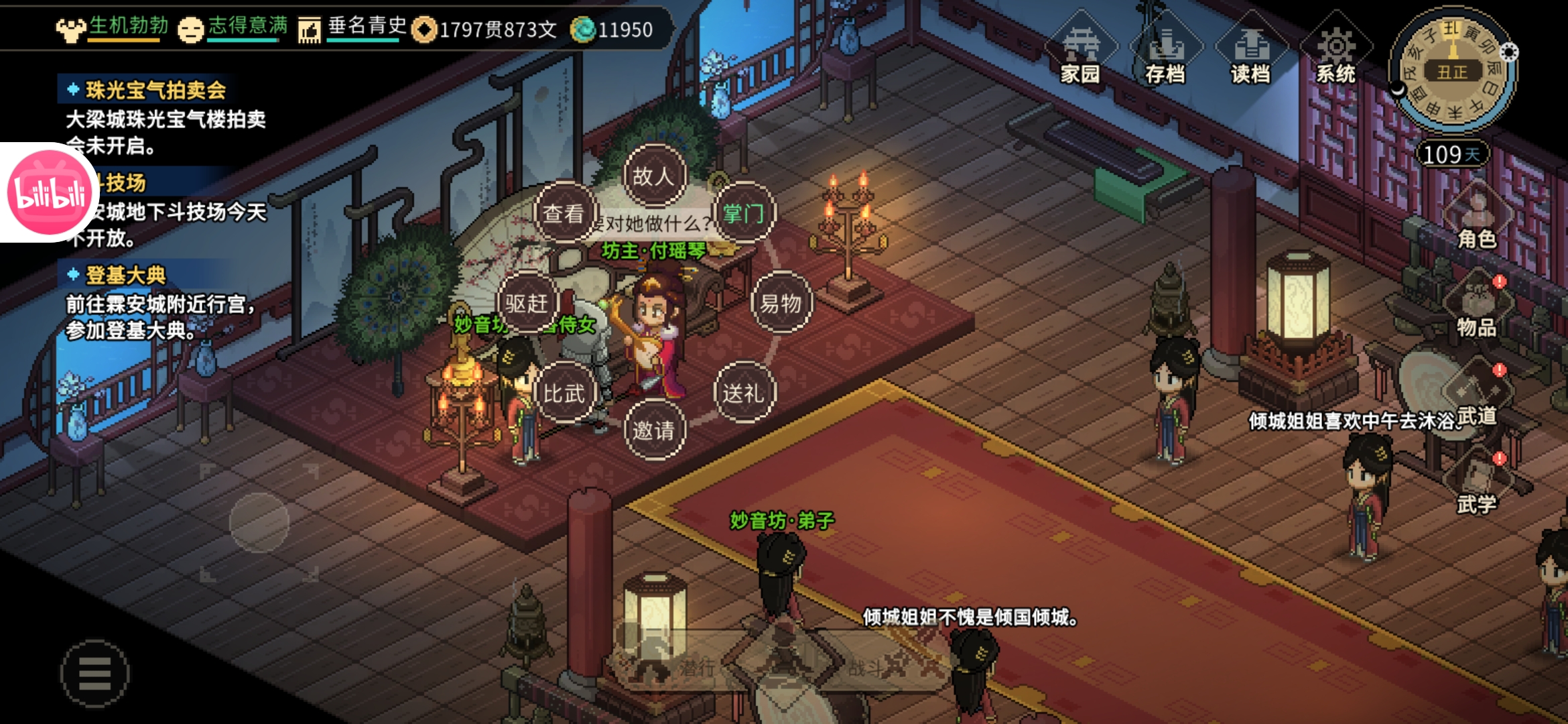This screenshot has height=724, width=1568.
Task: Open the 珠光宝气拍卖会 quest tracker entry
Action: (155, 90)
